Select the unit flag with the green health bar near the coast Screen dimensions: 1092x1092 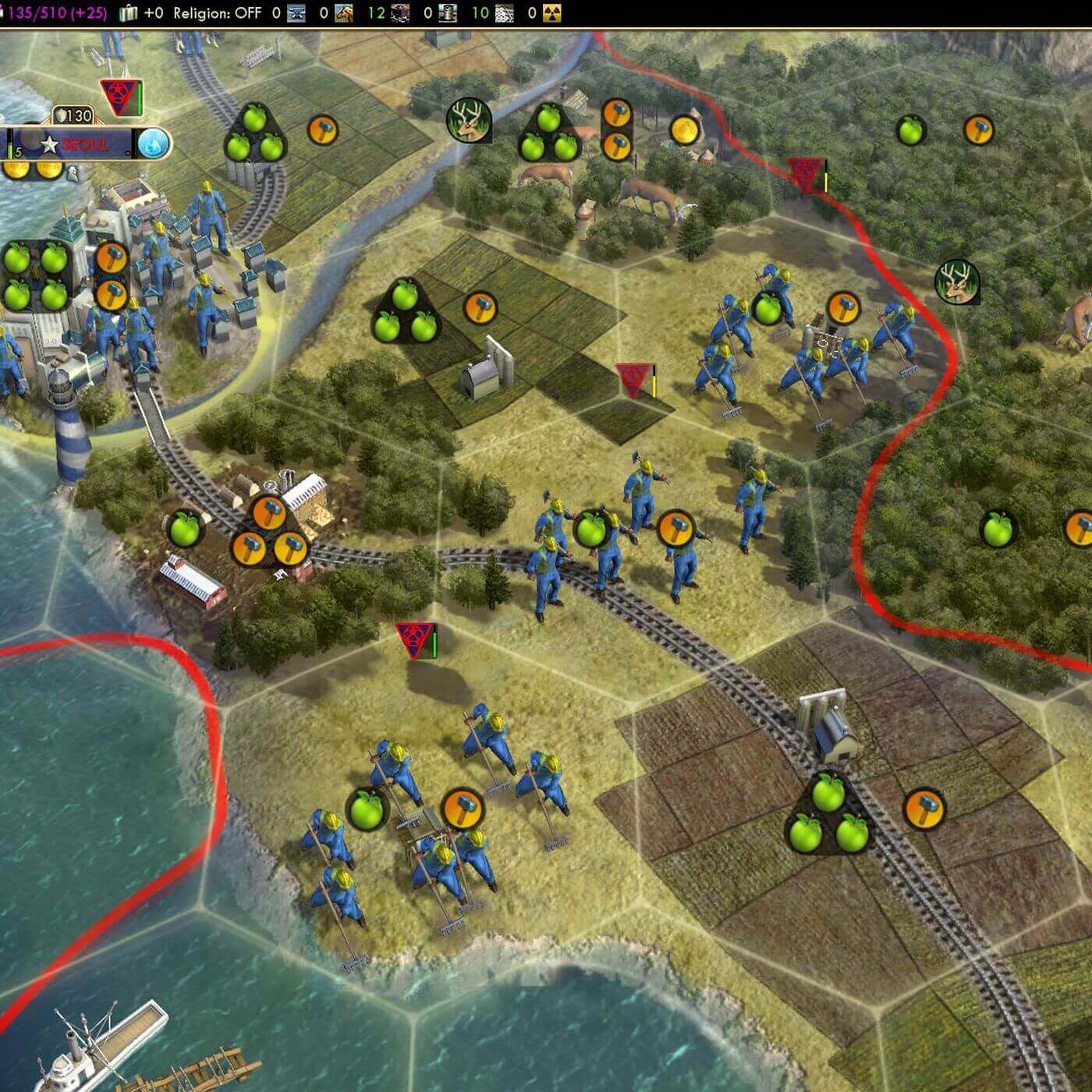pyautogui.click(x=413, y=640)
